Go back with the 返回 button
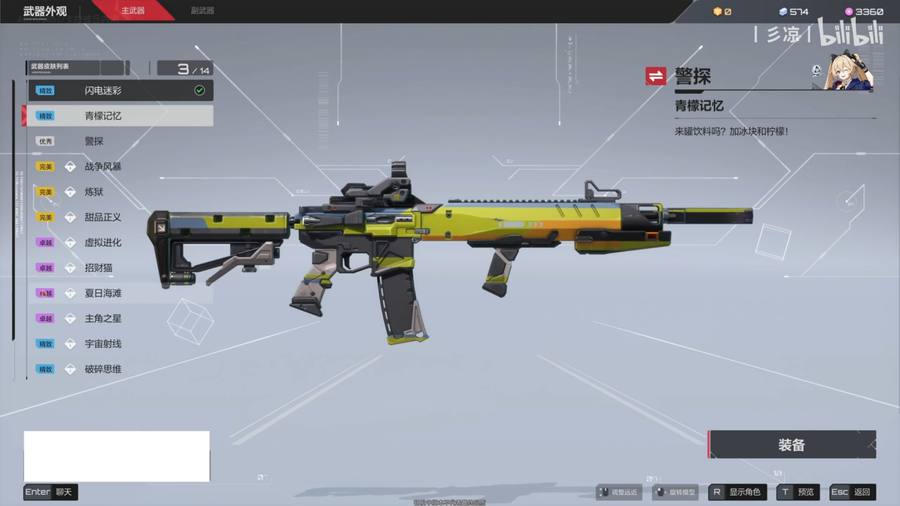 click(853, 492)
